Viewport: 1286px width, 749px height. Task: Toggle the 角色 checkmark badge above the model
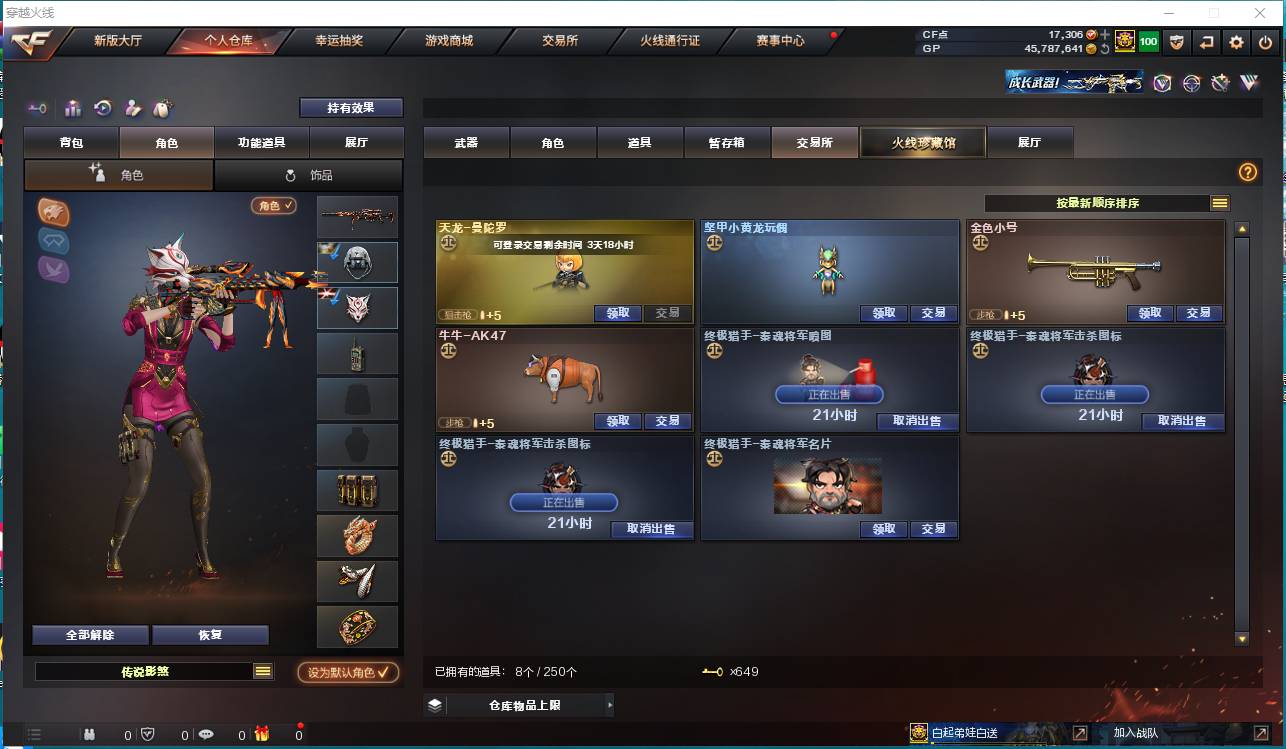pyautogui.click(x=272, y=204)
